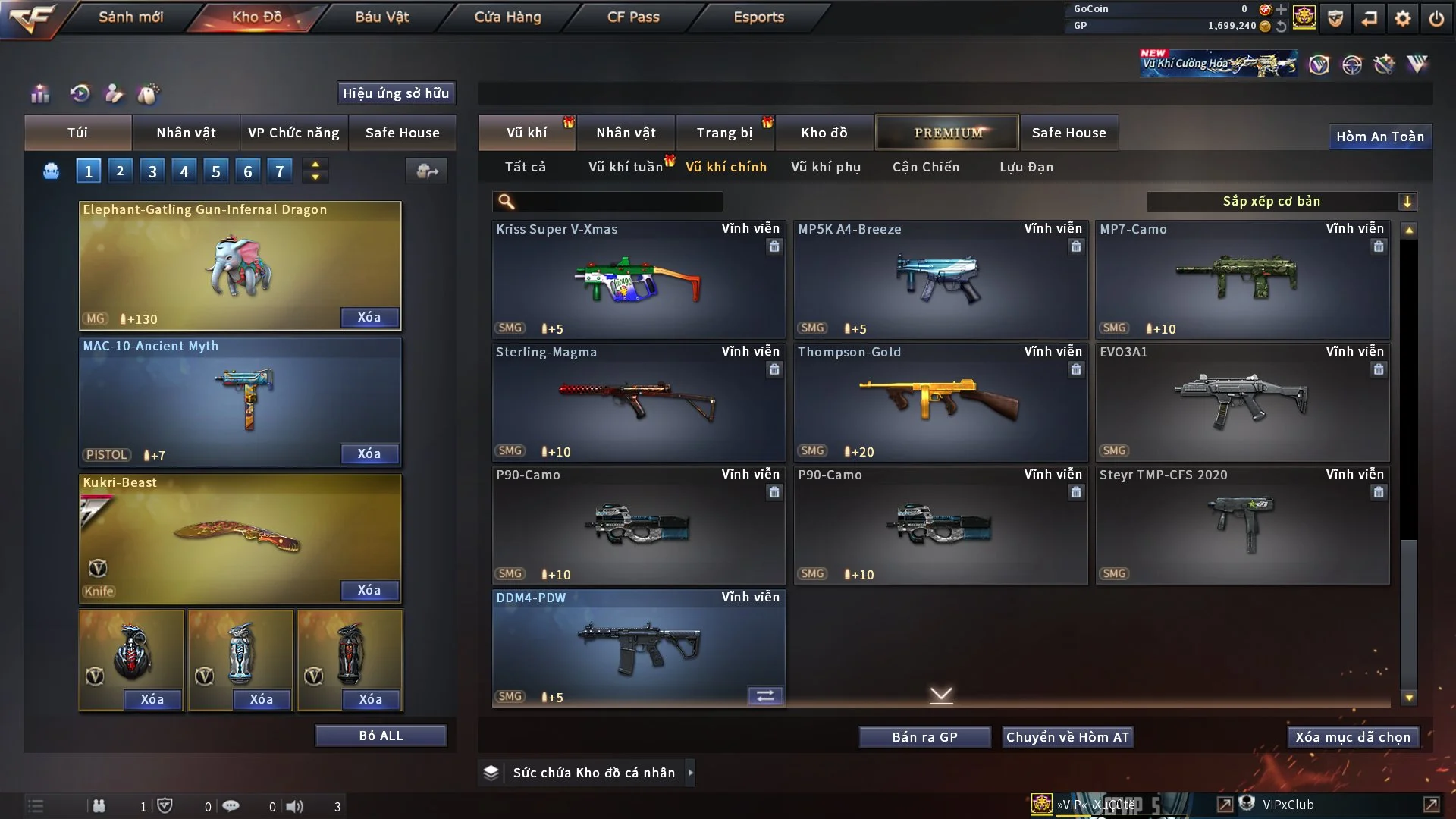Open the Esports menu
Viewport: 1456px width, 819px height.
point(758,17)
